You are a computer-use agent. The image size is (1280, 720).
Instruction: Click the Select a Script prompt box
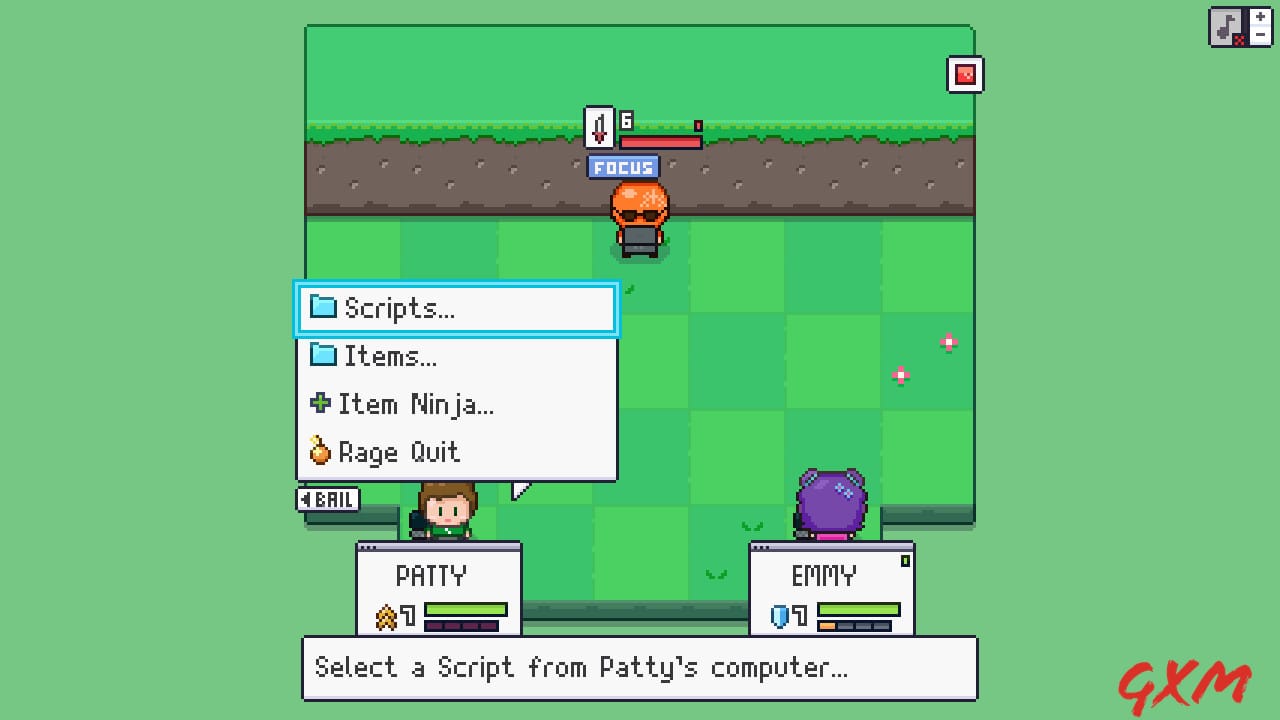pos(639,668)
